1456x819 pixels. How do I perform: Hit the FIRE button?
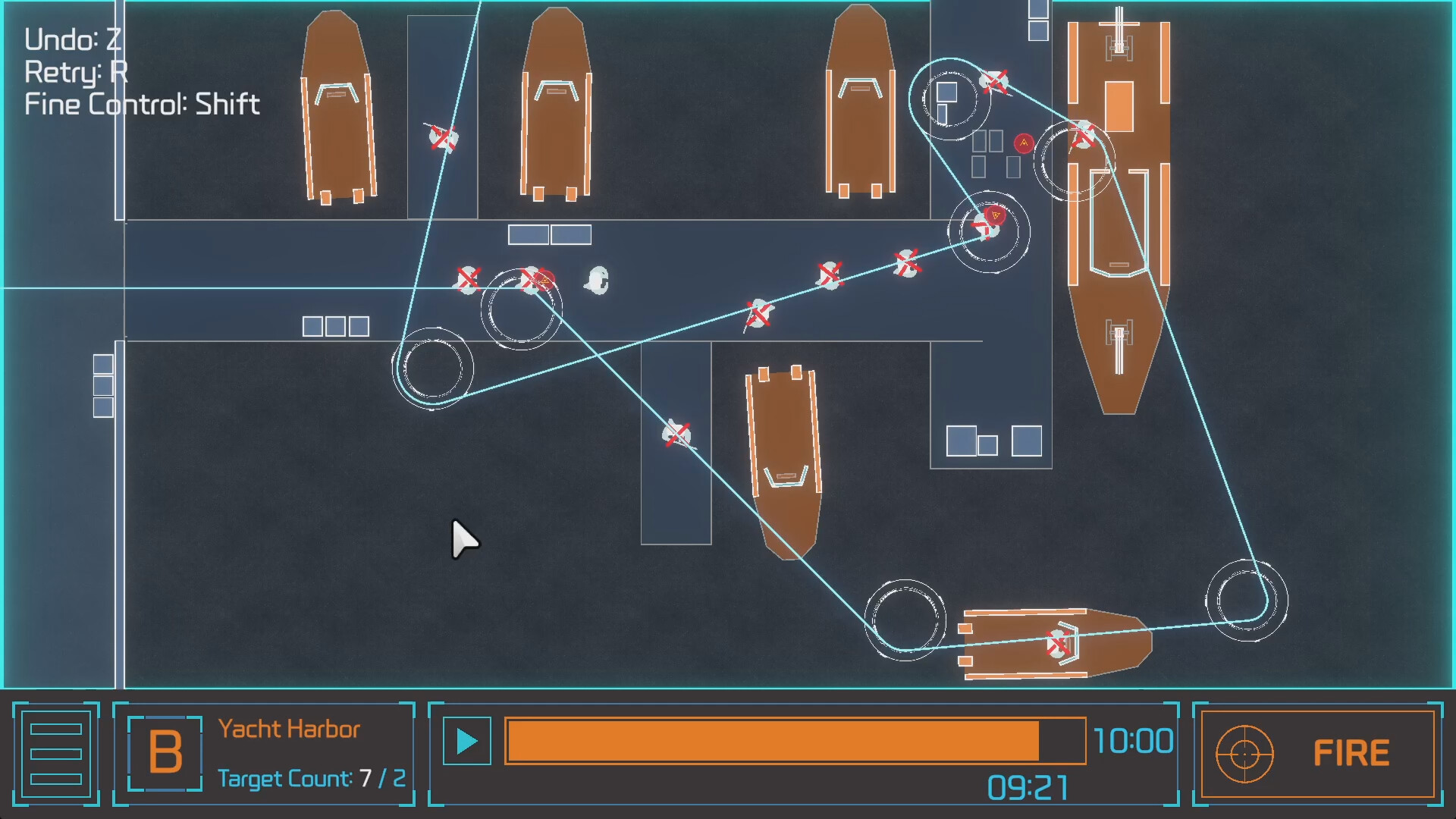point(1318,754)
